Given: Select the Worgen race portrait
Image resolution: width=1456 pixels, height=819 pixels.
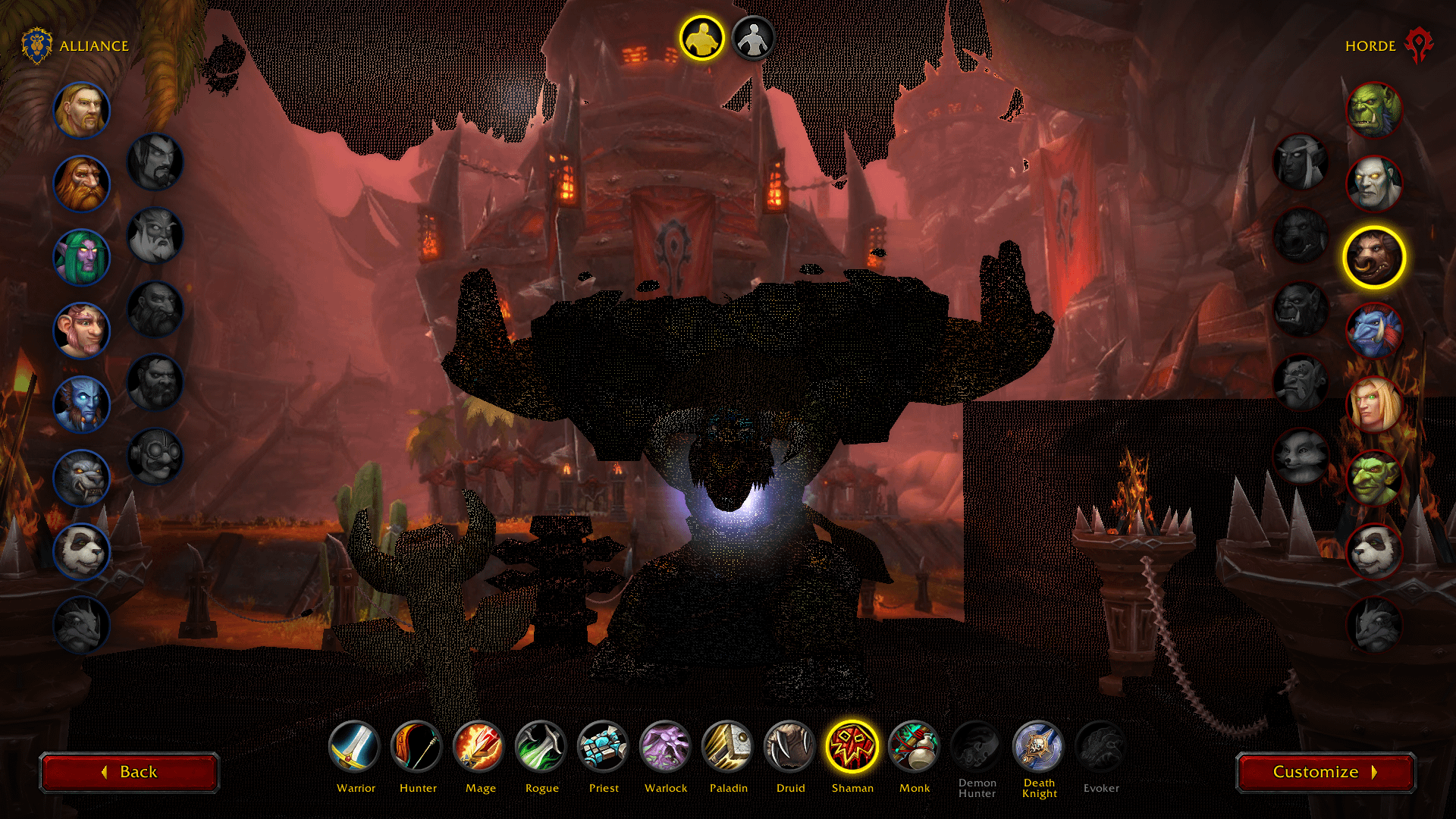Looking at the screenshot, I should [x=82, y=479].
